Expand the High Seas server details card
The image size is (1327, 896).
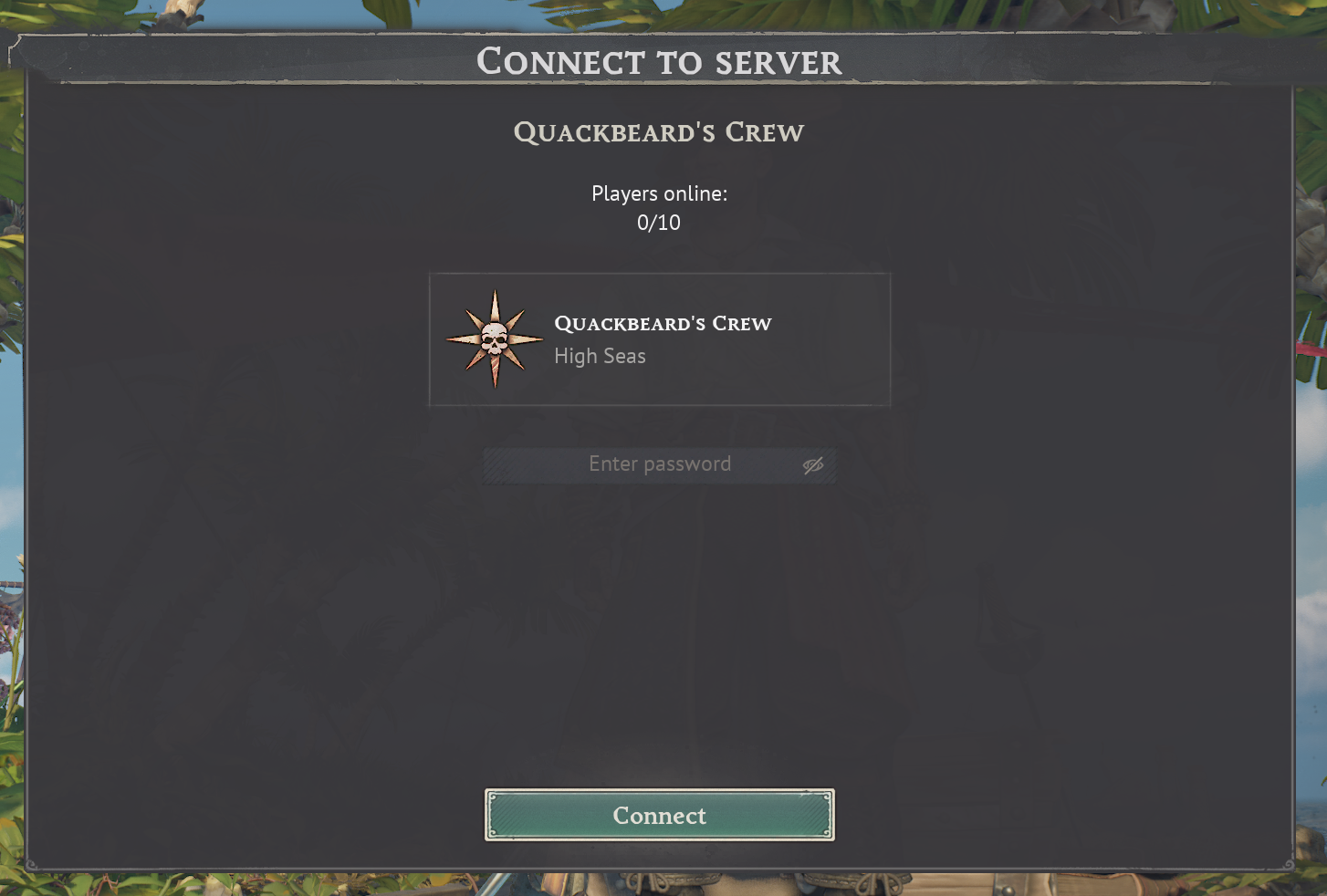[x=660, y=339]
